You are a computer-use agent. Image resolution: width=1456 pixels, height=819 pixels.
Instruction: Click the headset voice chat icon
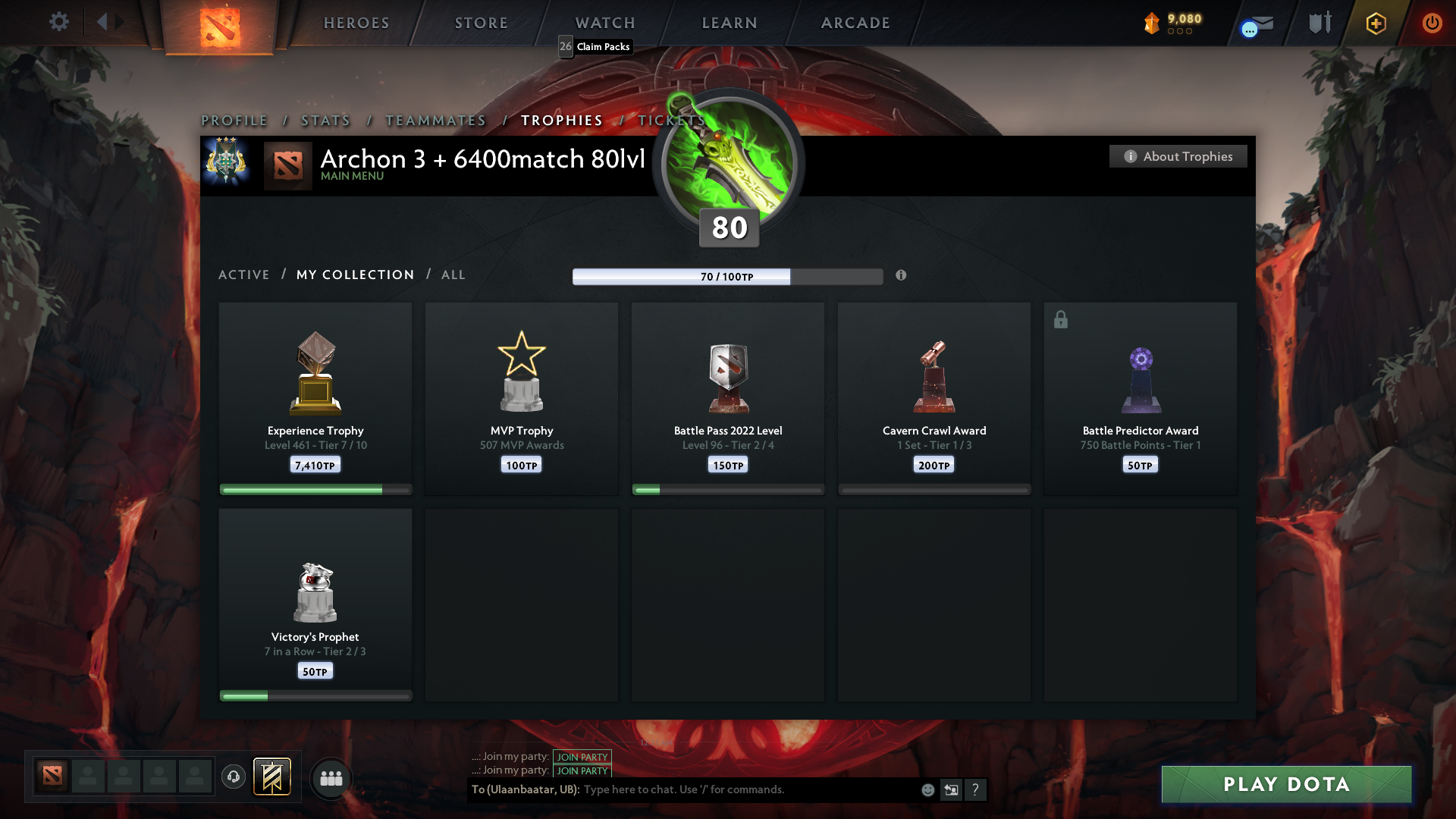pyautogui.click(x=234, y=777)
